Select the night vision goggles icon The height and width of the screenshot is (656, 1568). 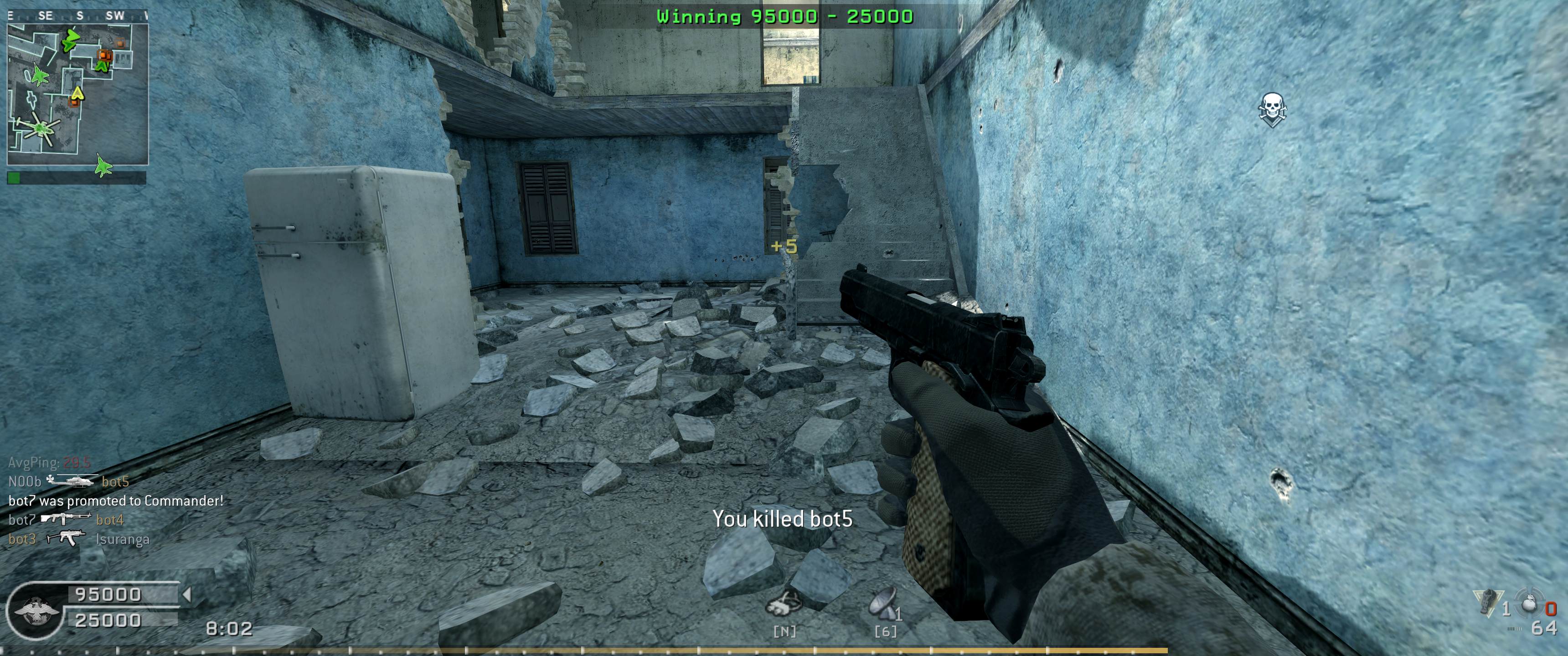click(x=784, y=605)
